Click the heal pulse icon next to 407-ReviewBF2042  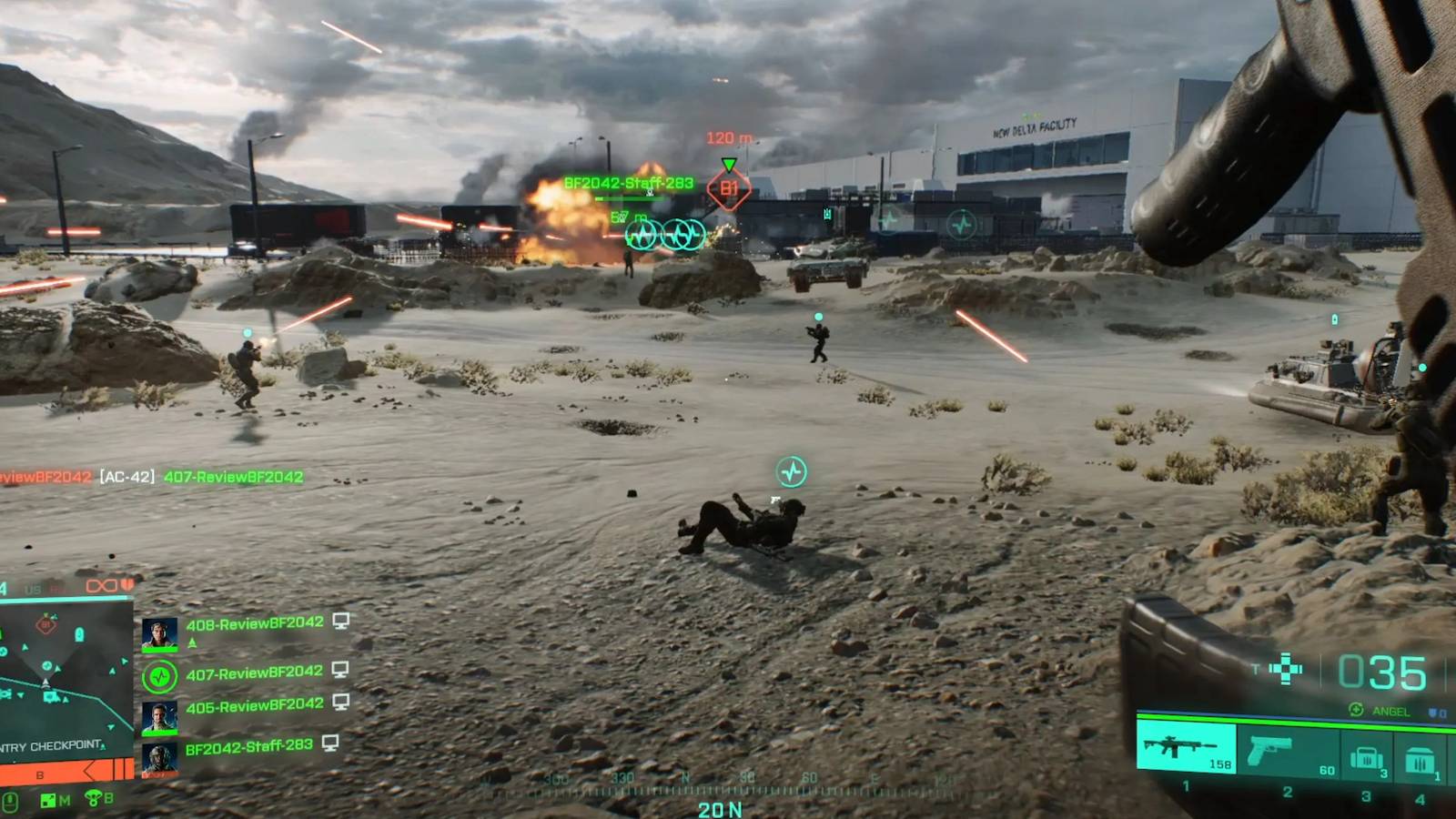pos(160,674)
